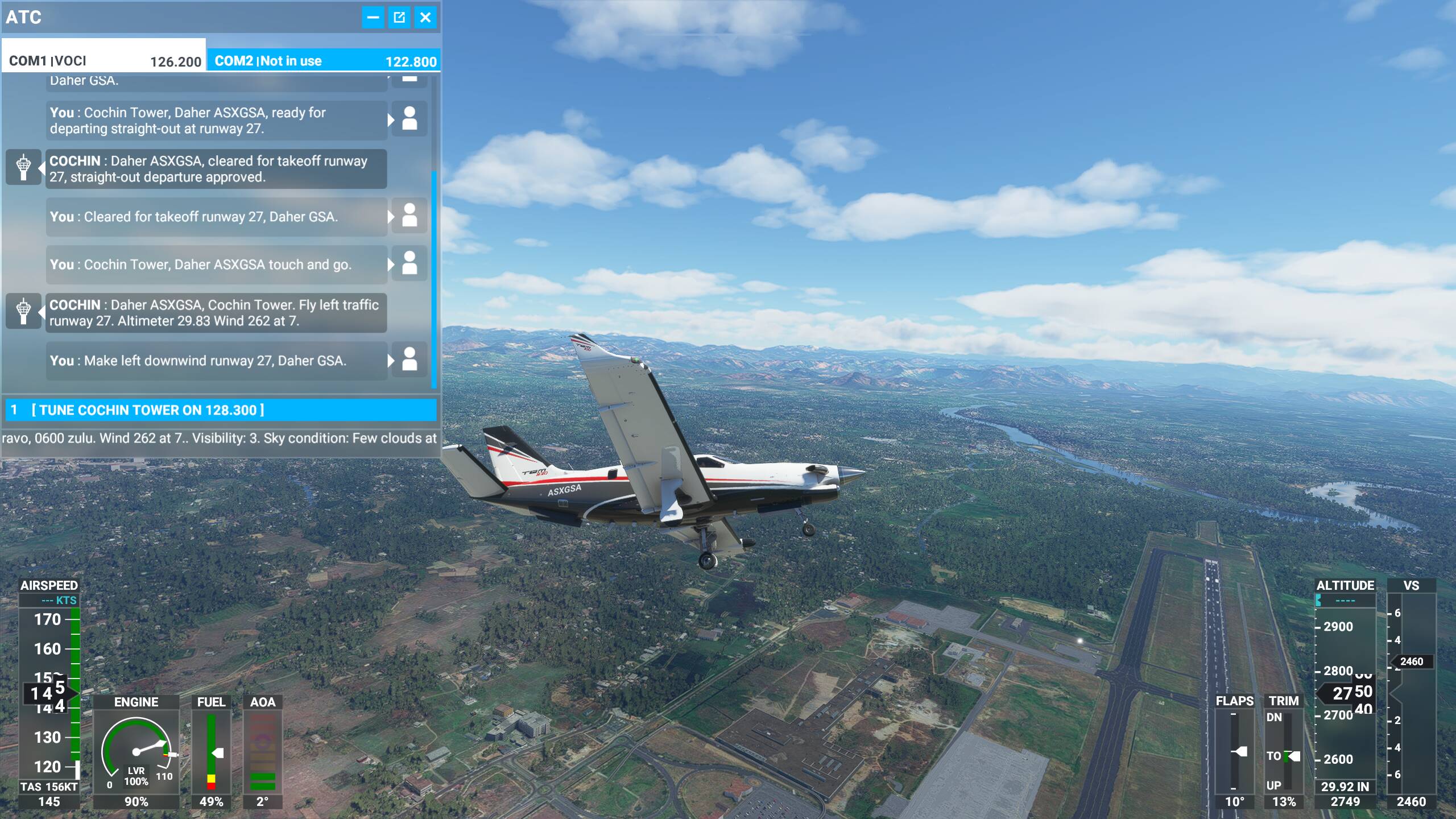Select the 'touch and go' message
The image size is (1456, 819).
point(216,264)
